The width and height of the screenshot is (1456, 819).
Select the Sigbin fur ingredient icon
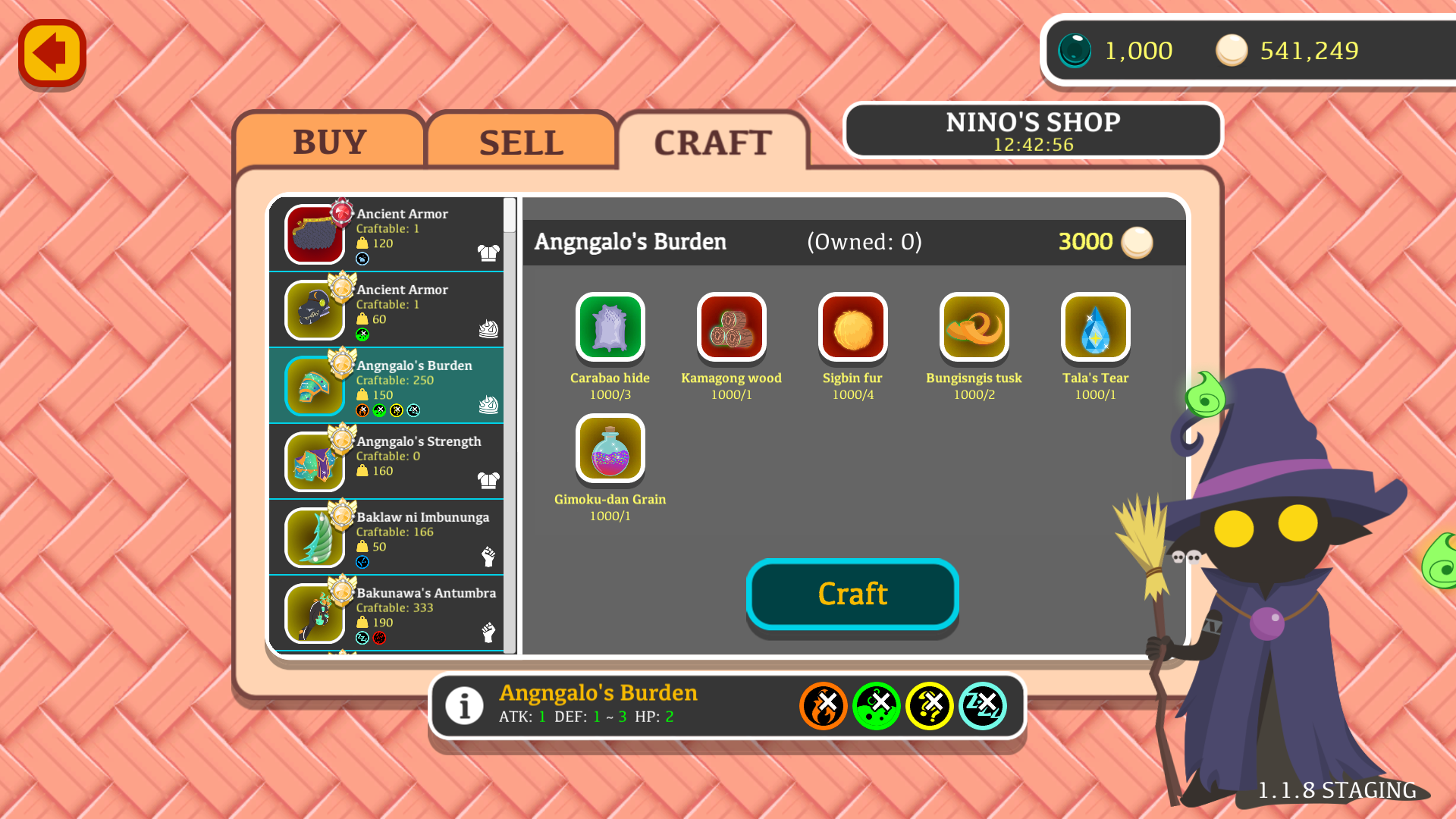coord(852,327)
